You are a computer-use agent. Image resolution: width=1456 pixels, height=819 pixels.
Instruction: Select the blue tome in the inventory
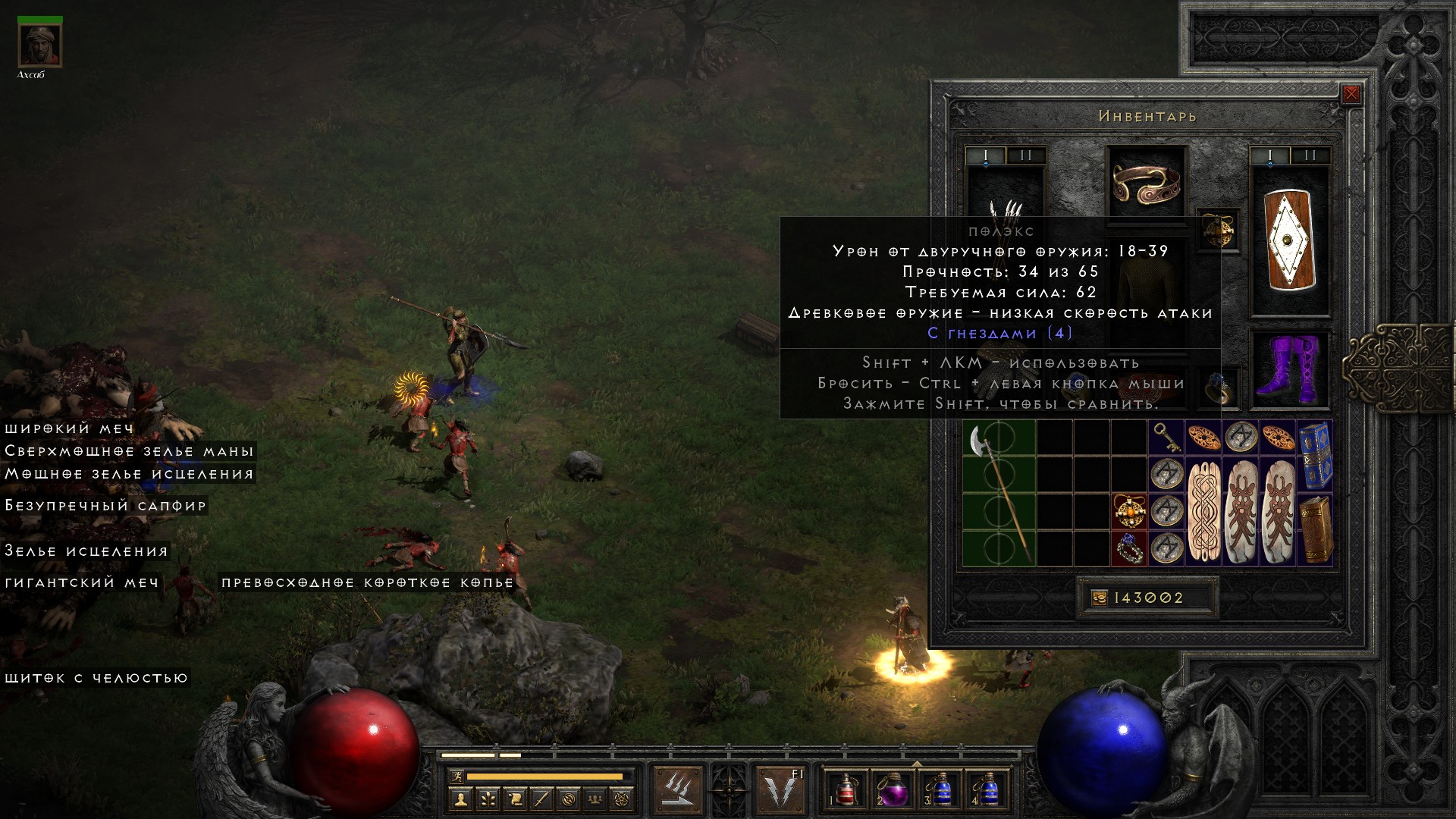coord(1315,455)
